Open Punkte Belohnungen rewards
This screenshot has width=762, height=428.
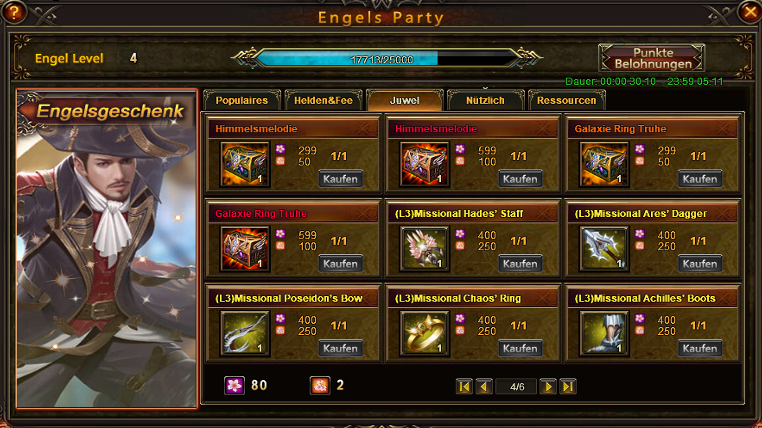click(651, 58)
